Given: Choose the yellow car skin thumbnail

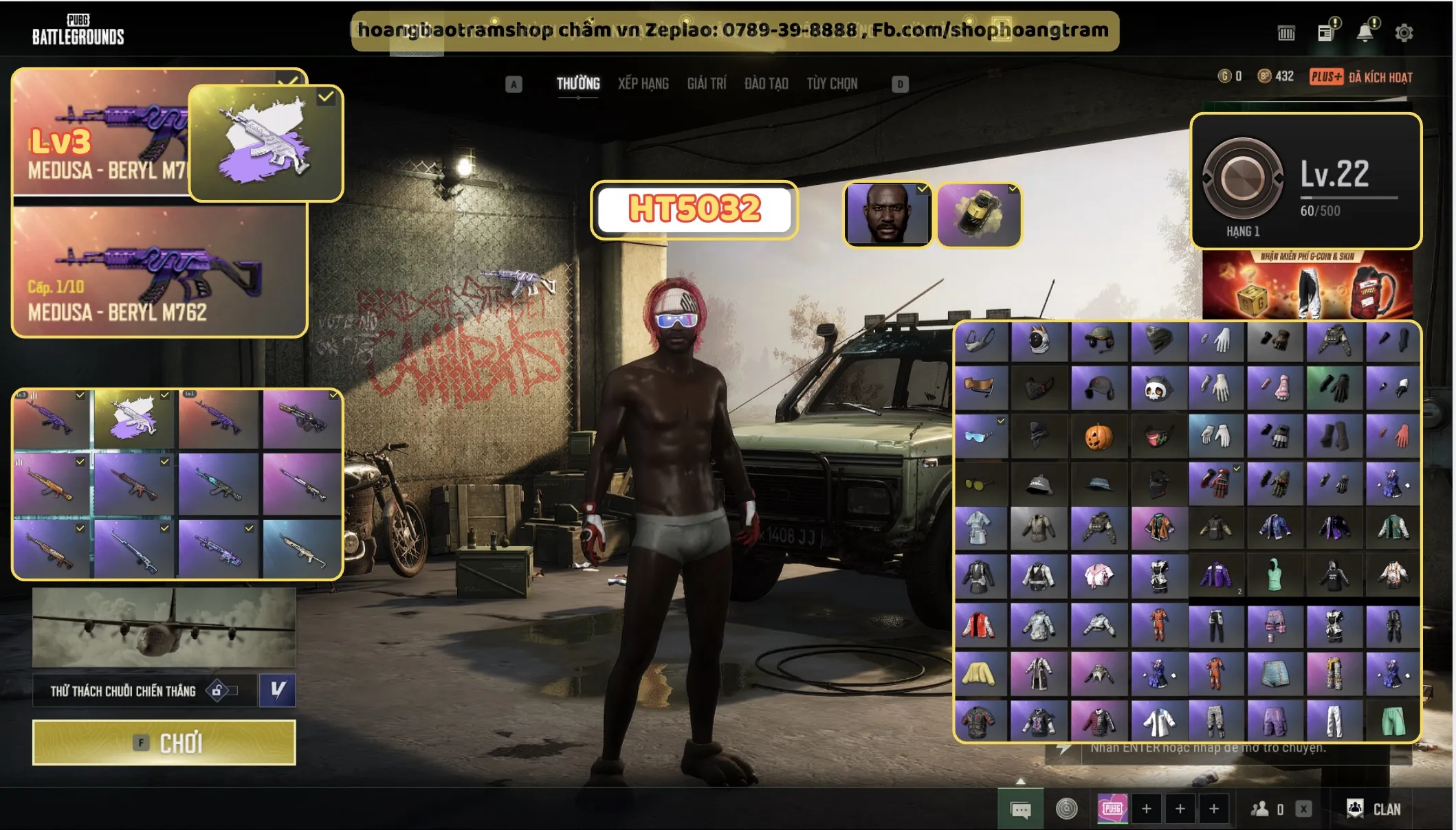Looking at the screenshot, I should click(979, 214).
